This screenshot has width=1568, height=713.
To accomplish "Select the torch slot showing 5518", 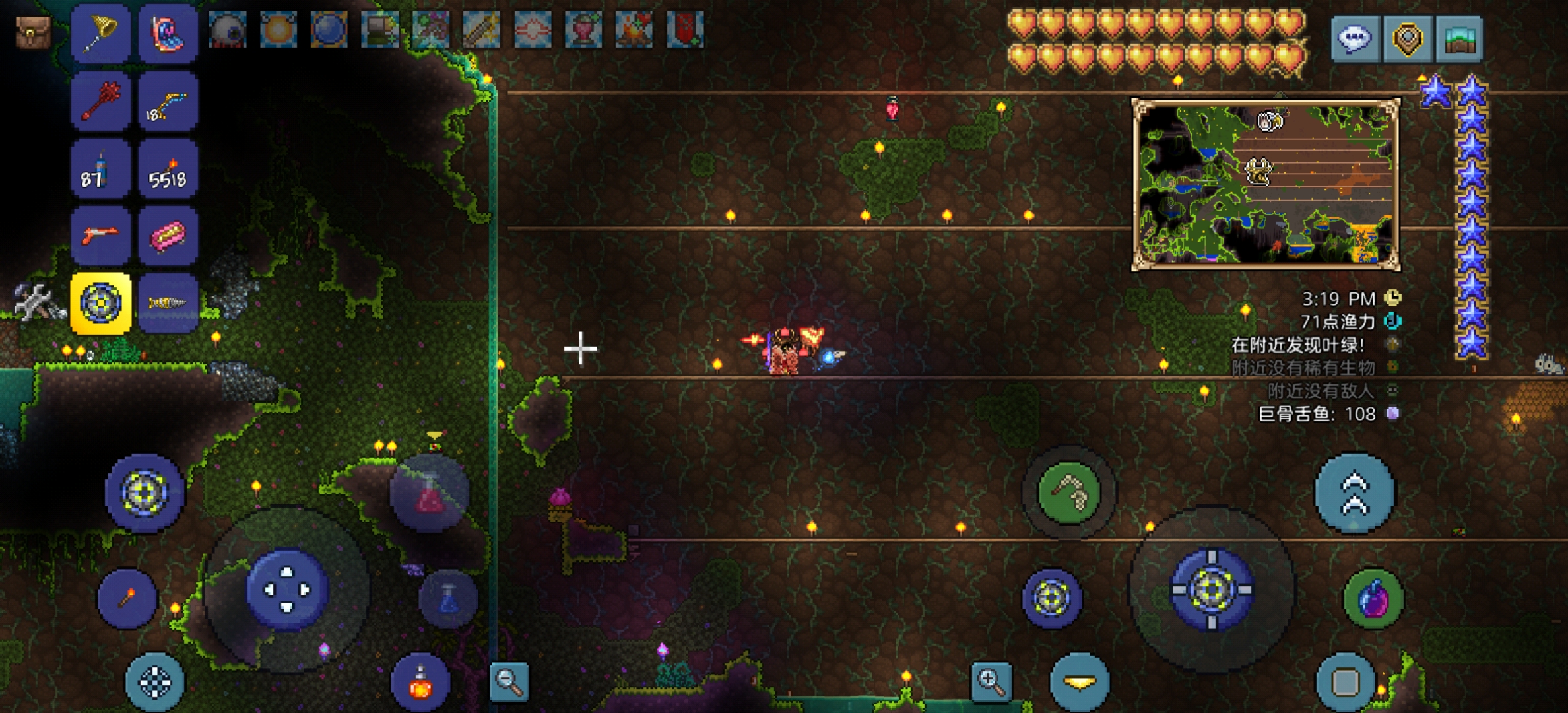I will [x=168, y=169].
